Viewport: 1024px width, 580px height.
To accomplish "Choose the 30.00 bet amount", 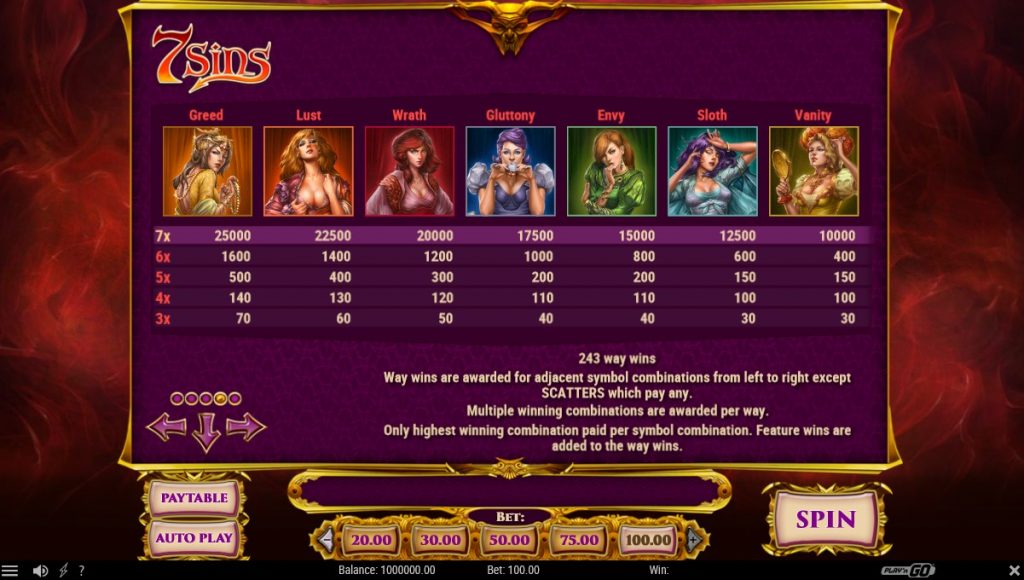I will coord(440,540).
